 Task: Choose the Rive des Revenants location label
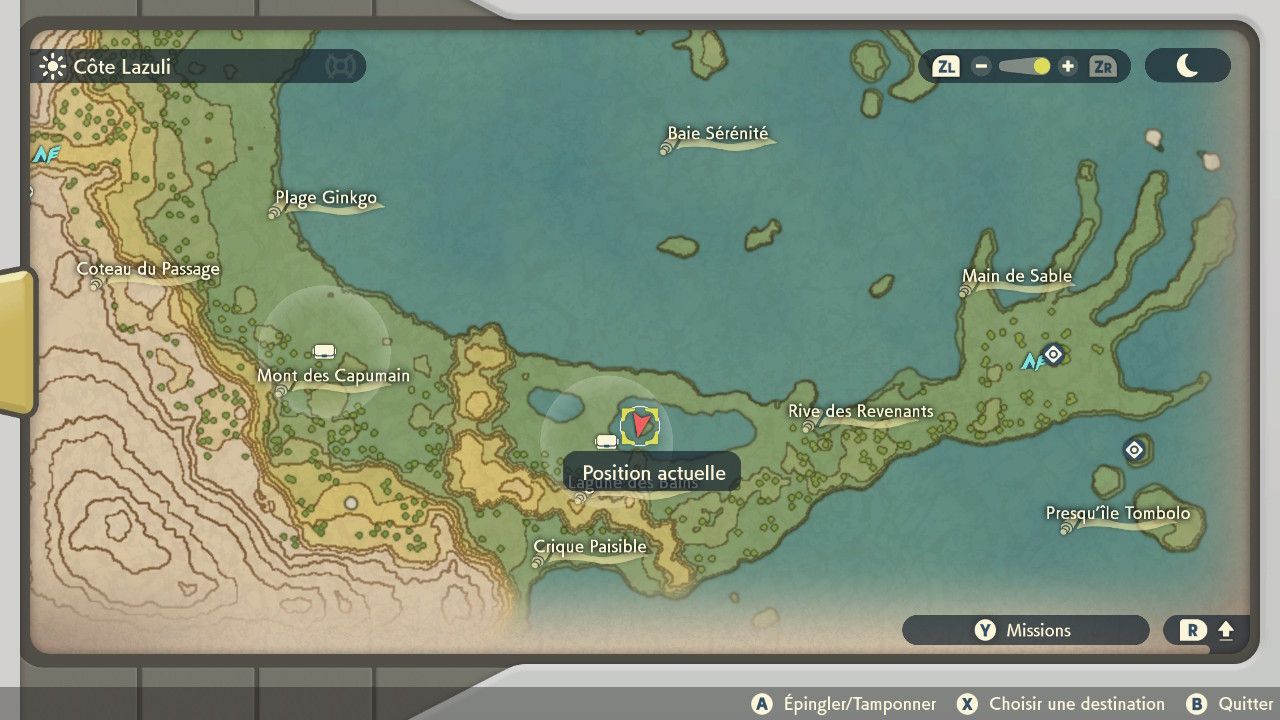click(x=860, y=411)
